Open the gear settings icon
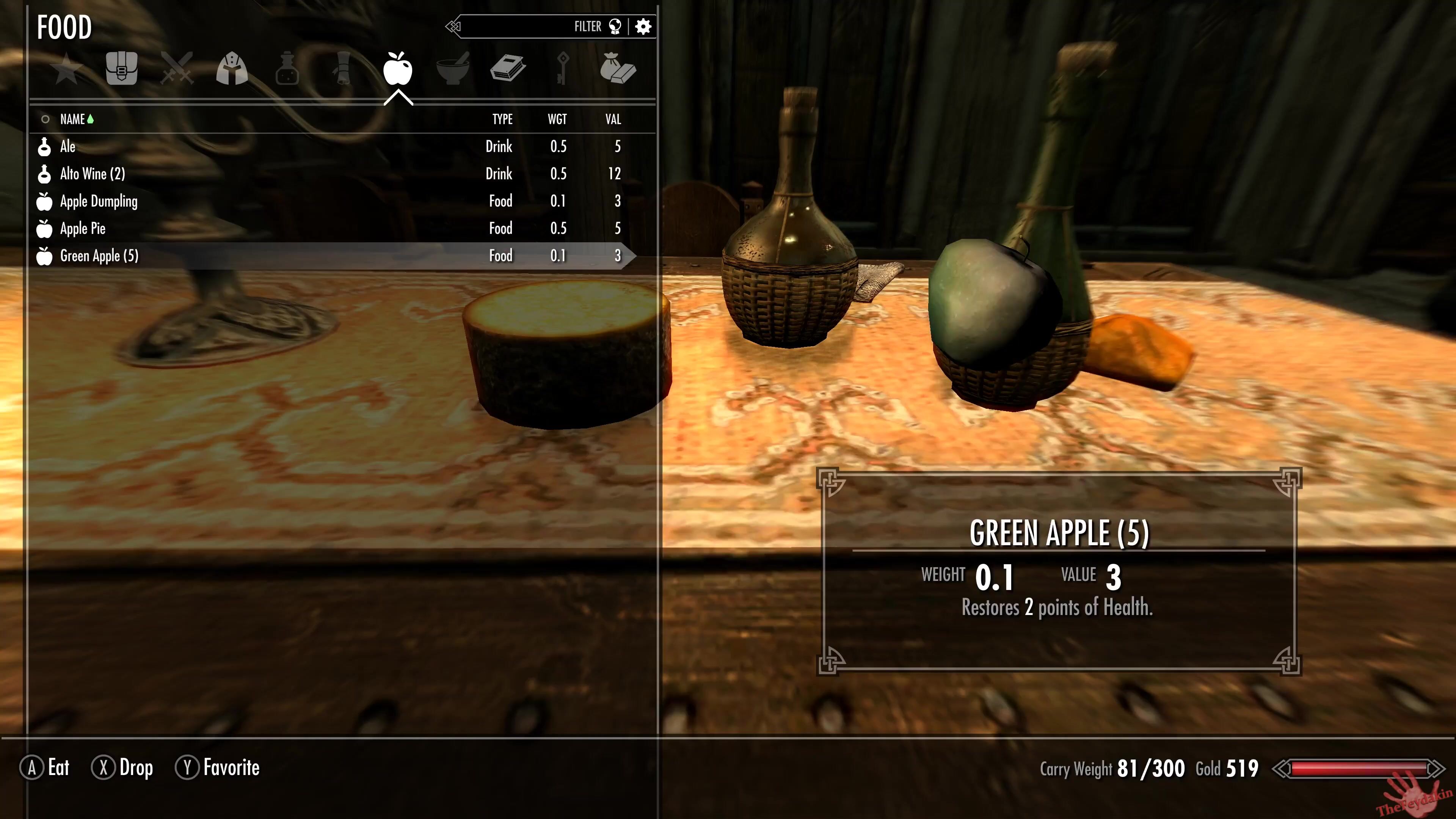The image size is (1456, 819). pos(643,27)
